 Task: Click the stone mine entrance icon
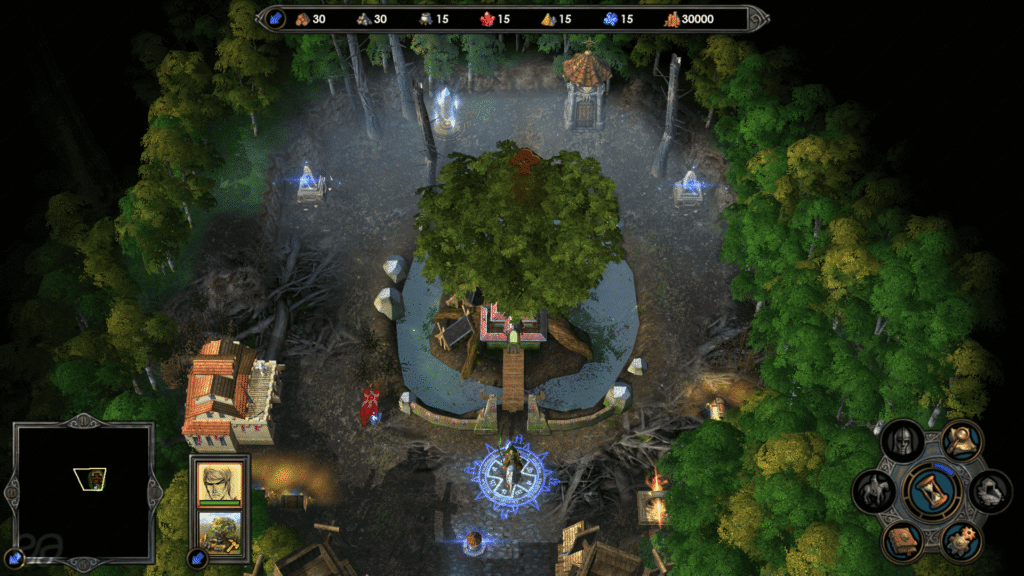click(990, 491)
